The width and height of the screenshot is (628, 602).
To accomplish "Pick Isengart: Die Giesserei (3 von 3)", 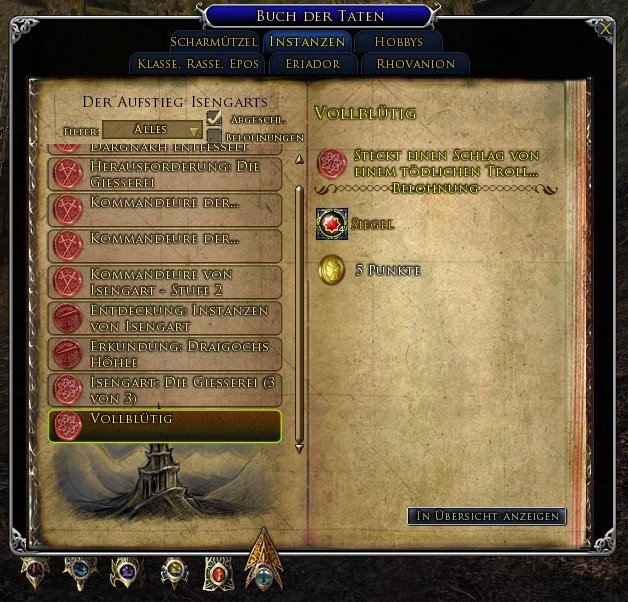I will pyautogui.click(x=164, y=390).
